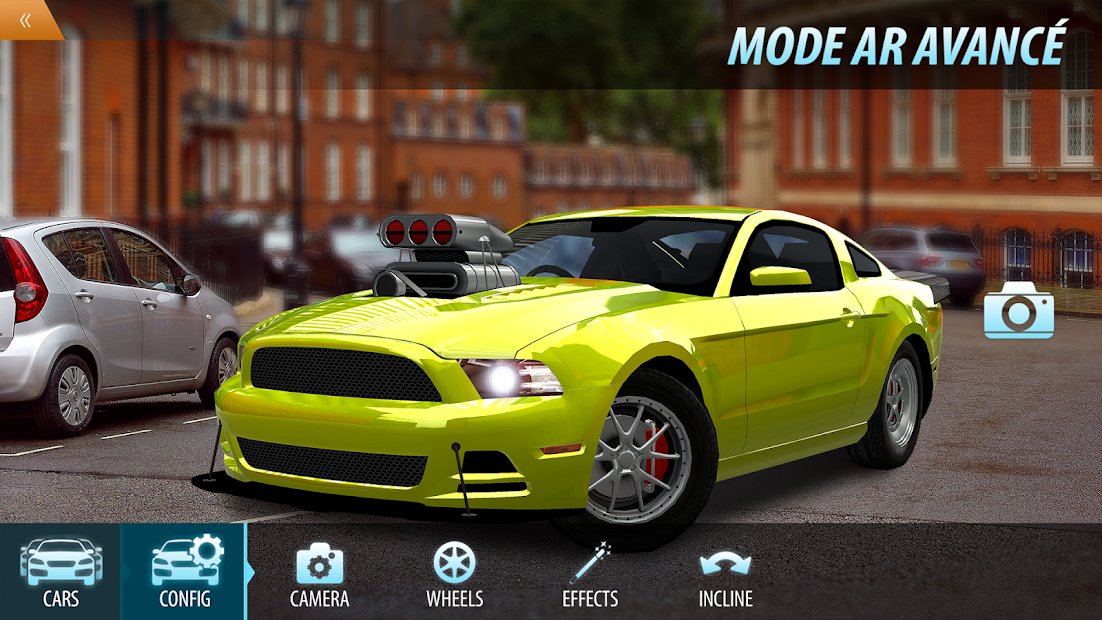Select the Config tab
Viewport: 1102px width, 620px height.
coord(185,572)
